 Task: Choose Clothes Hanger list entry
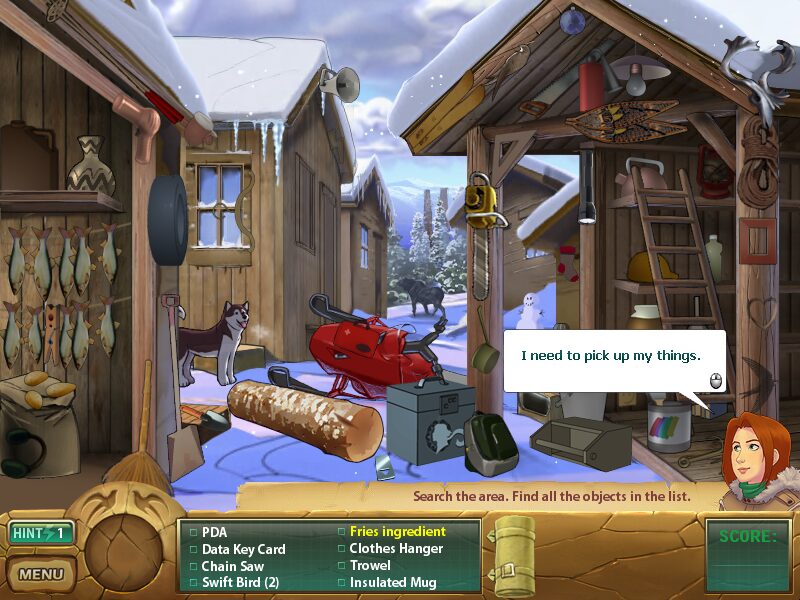(396, 549)
